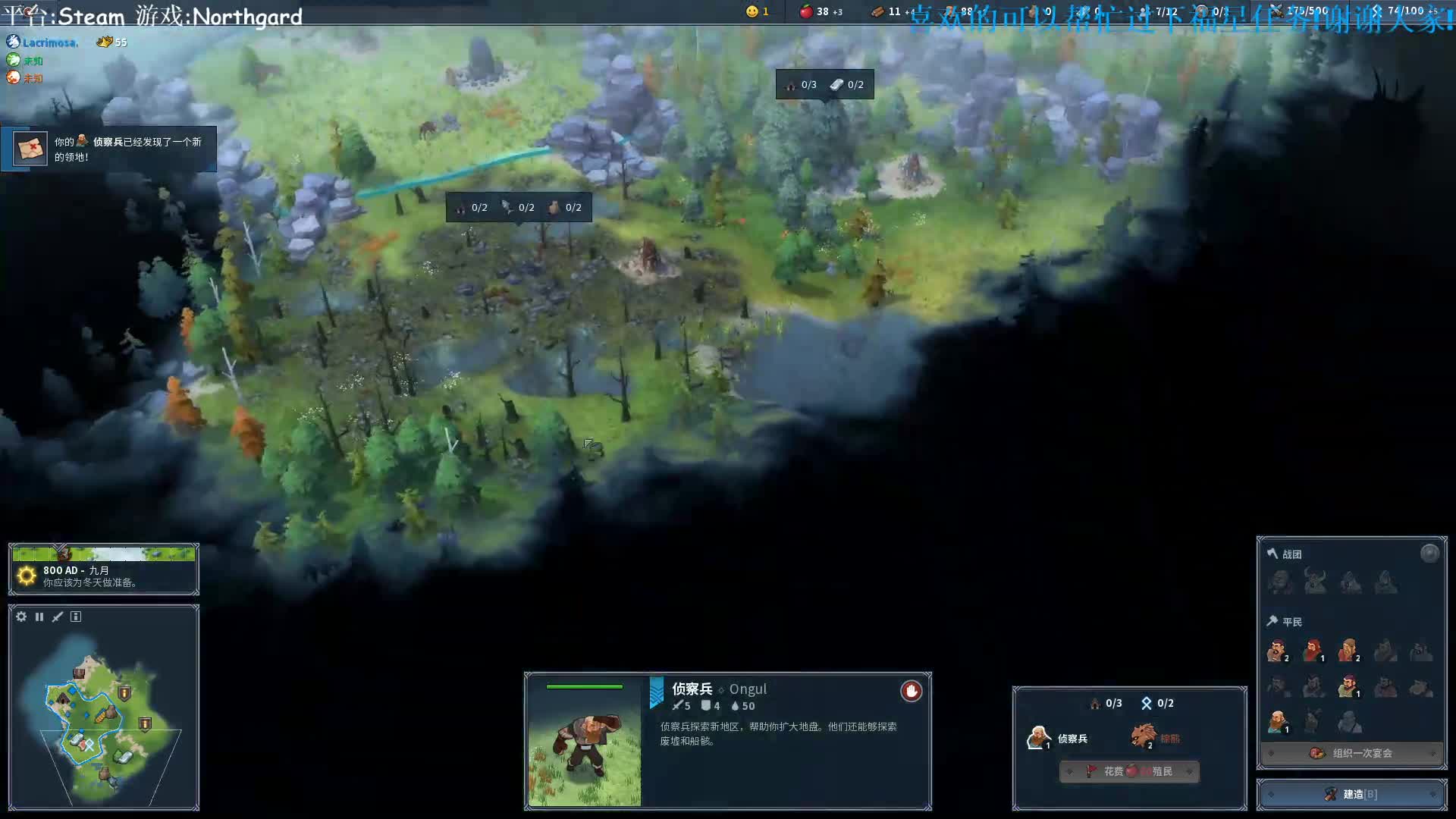1456x819 pixels.
Task: Click the food resource apple icon
Action: click(806, 11)
